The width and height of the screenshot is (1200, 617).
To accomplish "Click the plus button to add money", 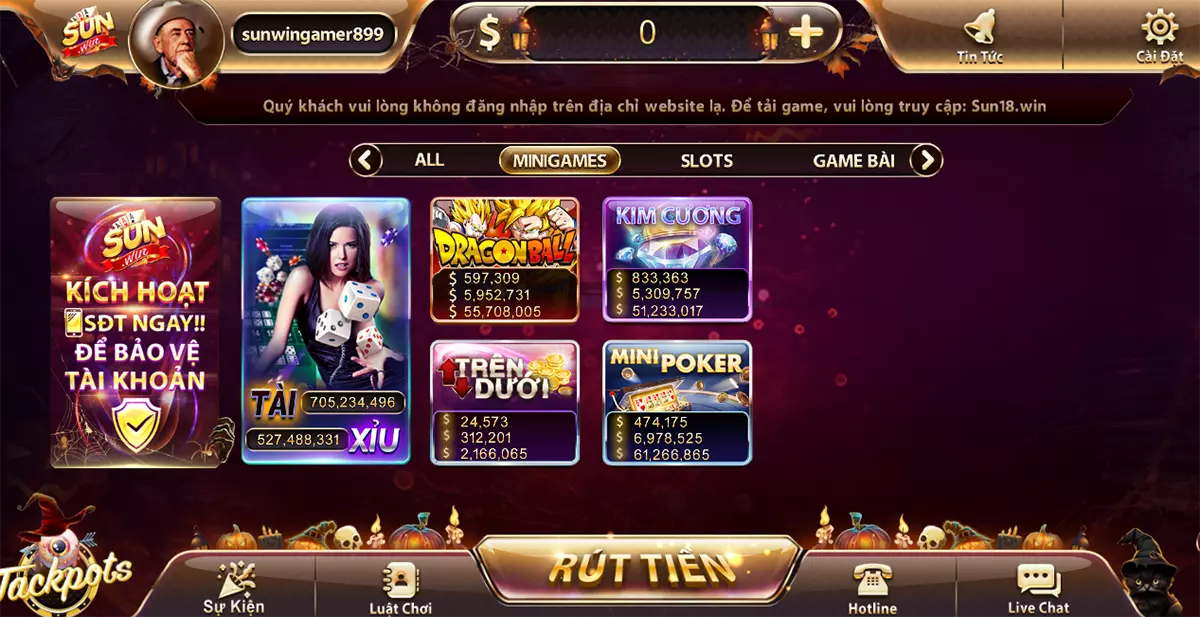I will (806, 33).
